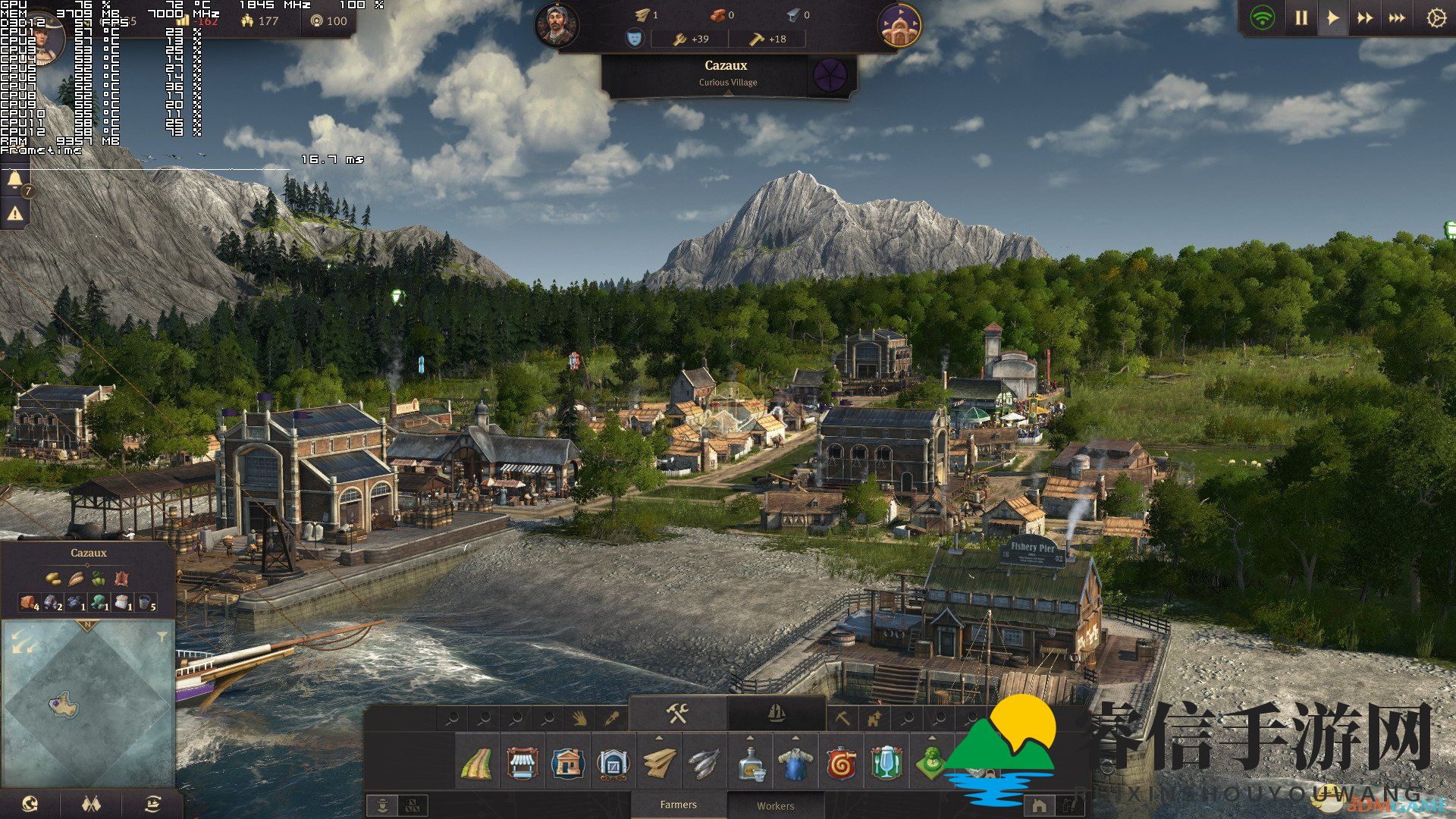Image resolution: width=1456 pixels, height=819 pixels.
Task: Open the notifications bell
Action: pos(15,180)
